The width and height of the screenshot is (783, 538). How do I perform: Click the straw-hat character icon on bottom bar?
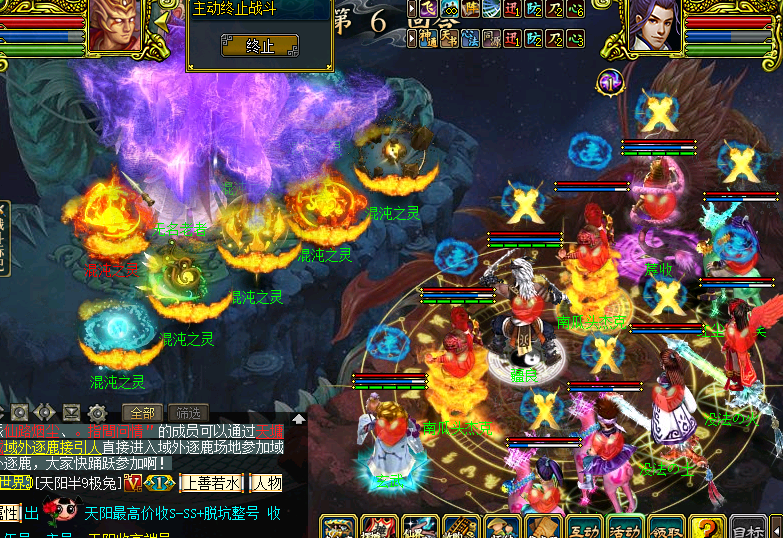(x=500, y=526)
